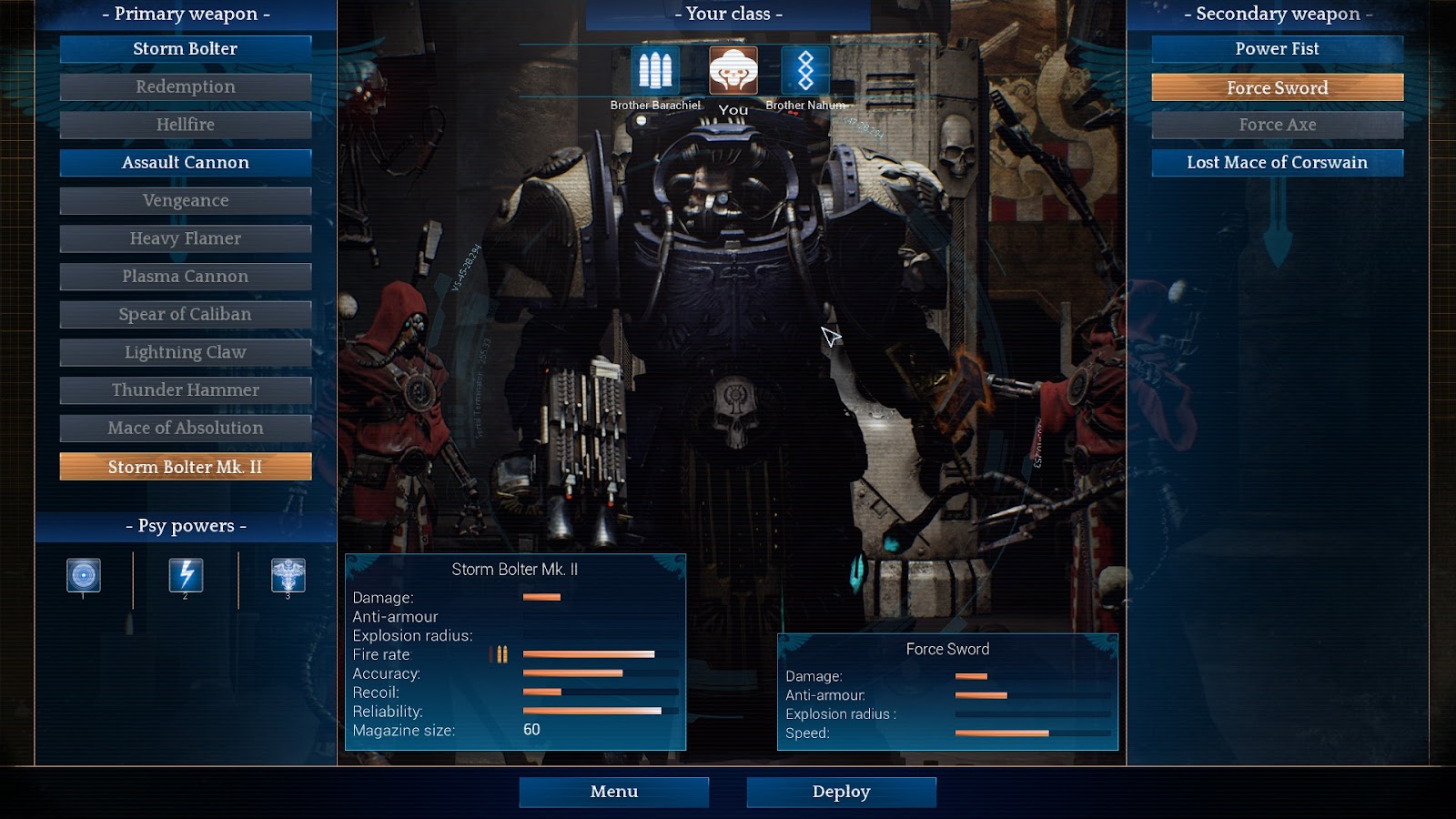Equip the Power Fist secondary weapon

pyautogui.click(x=1277, y=49)
